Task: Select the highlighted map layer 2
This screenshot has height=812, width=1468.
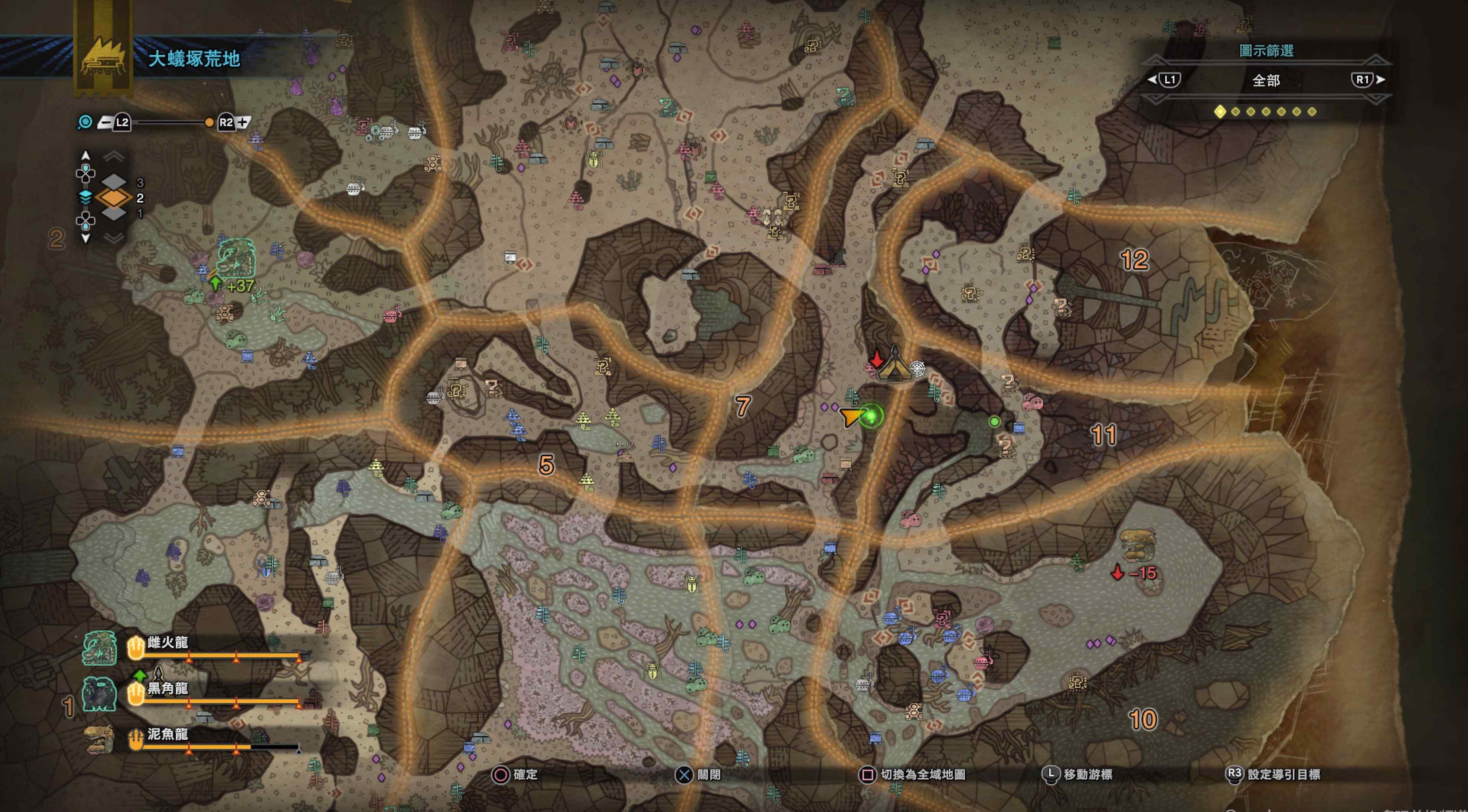Action: [x=114, y=198]
